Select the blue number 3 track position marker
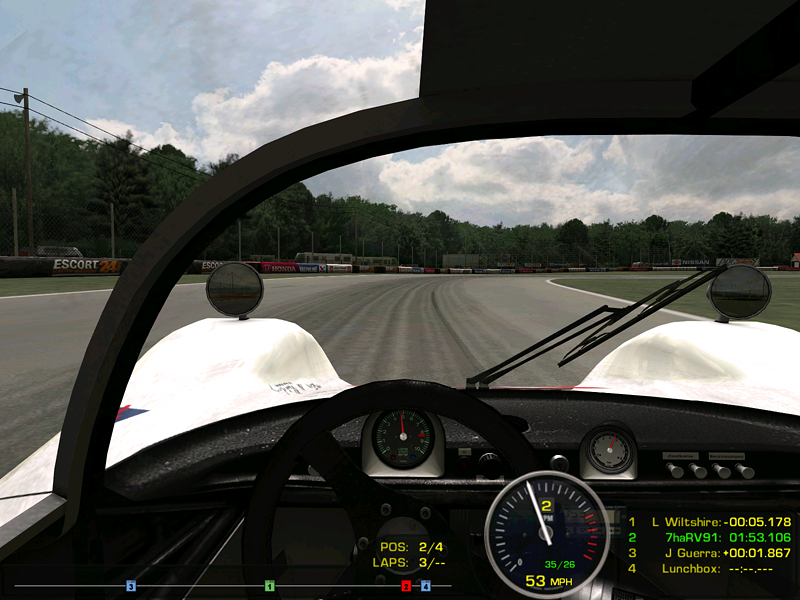 point(131,586)
